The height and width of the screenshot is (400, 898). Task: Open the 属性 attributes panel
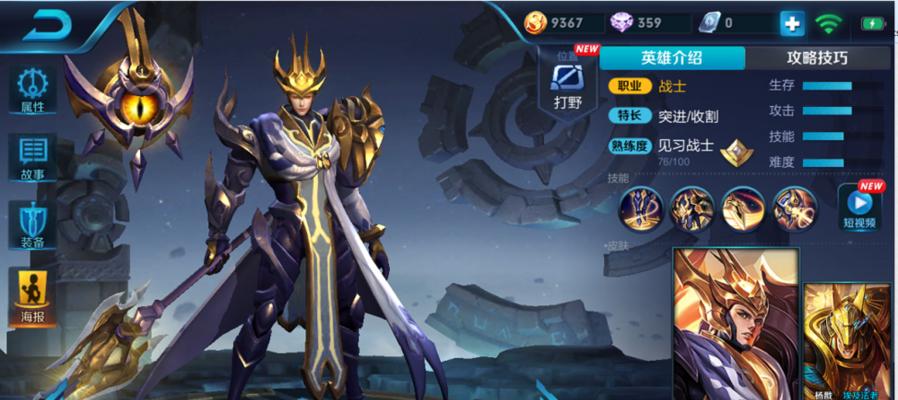tap(32, 88)
